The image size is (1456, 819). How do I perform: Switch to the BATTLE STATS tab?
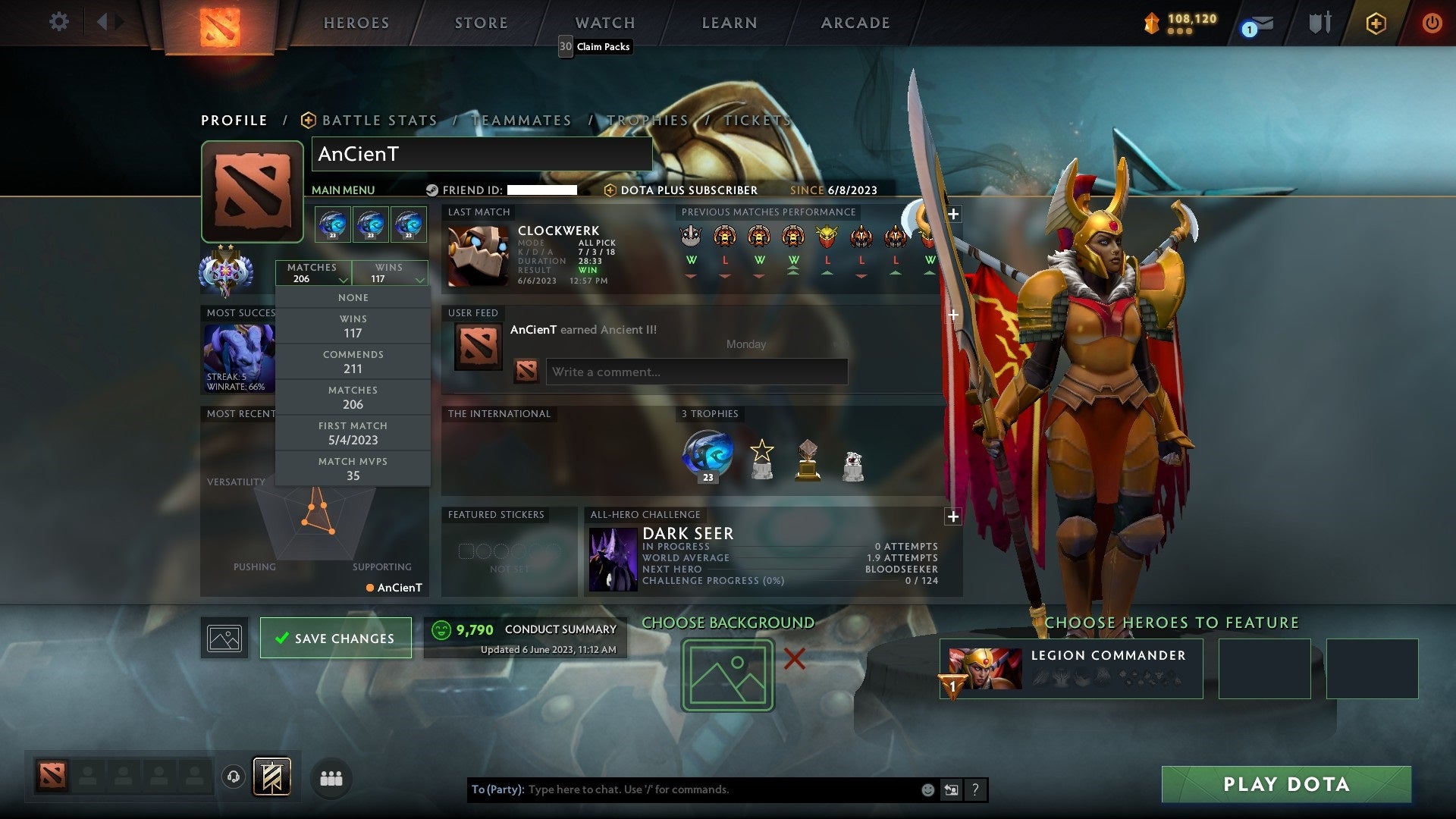tap(378, 120)
